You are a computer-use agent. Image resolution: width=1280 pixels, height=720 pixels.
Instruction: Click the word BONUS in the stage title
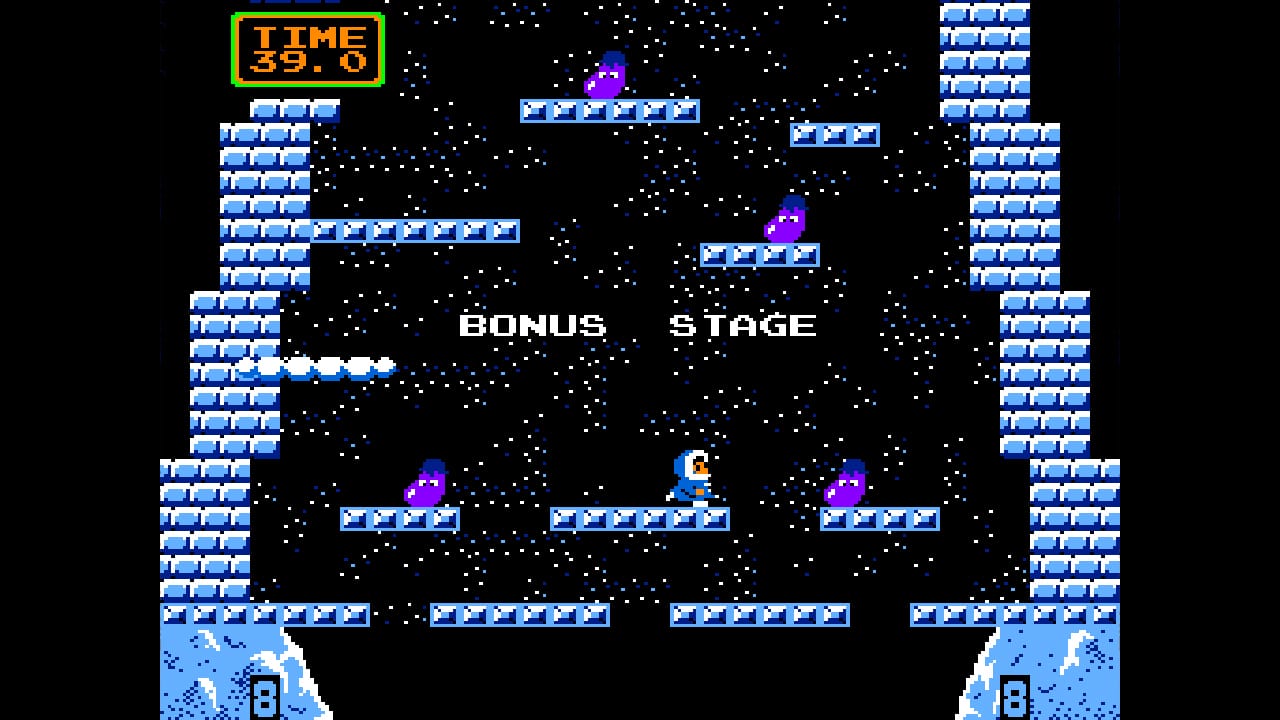click(x=532, y=325)
